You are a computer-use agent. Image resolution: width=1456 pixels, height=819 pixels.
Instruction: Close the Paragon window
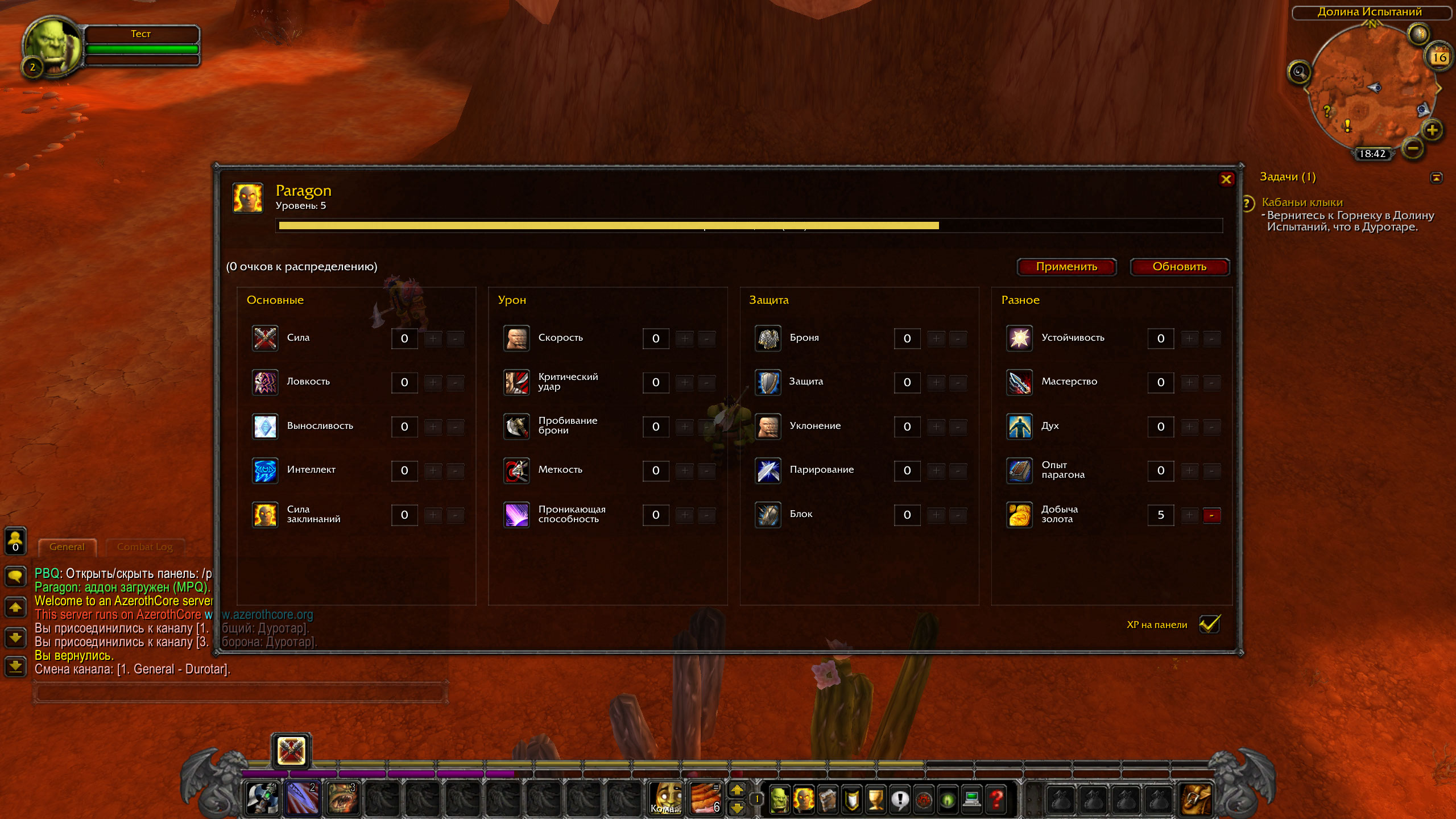click(1226, 180)
